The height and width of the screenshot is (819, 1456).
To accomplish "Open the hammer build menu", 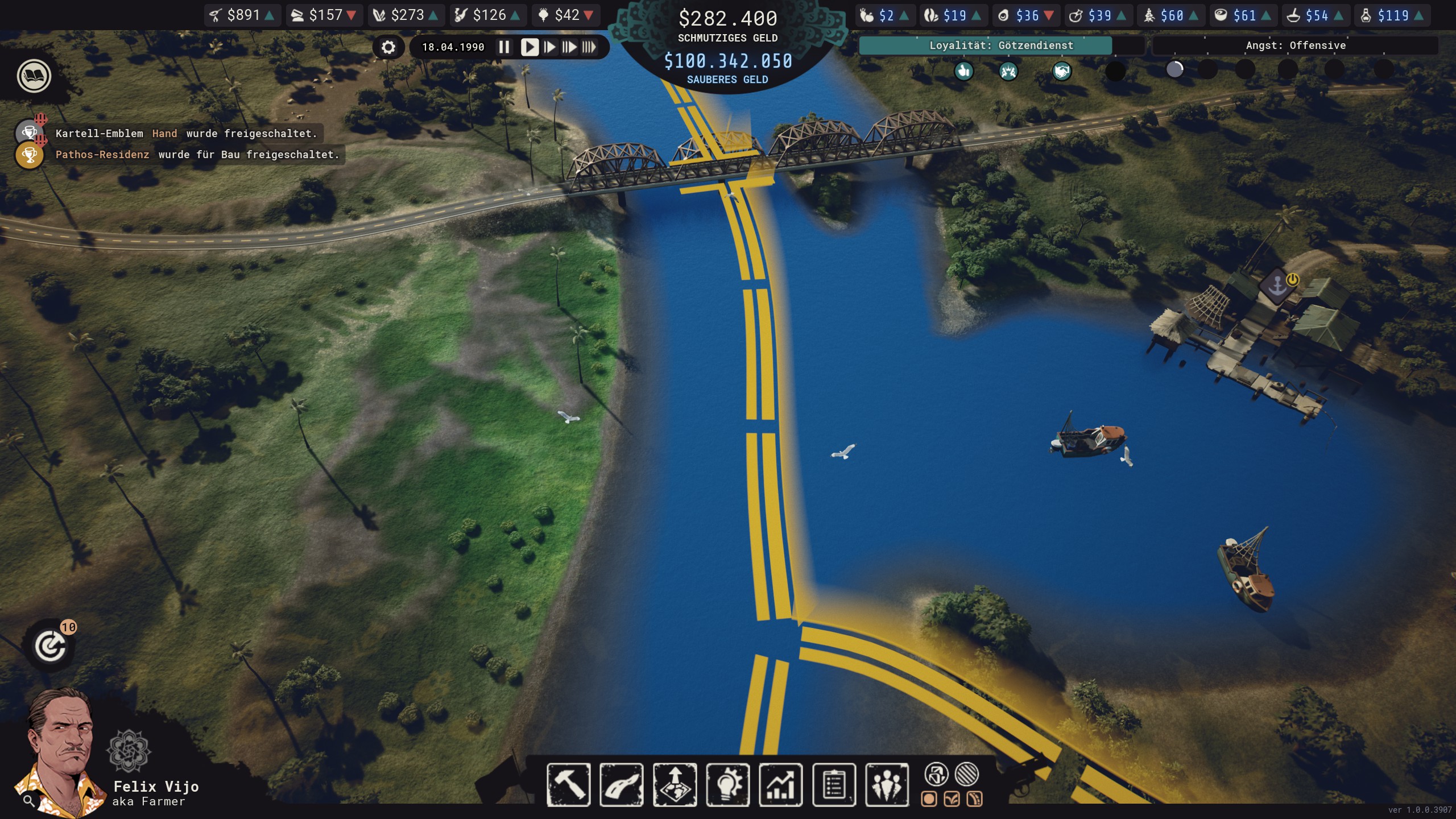I will [x=568, y=785].
